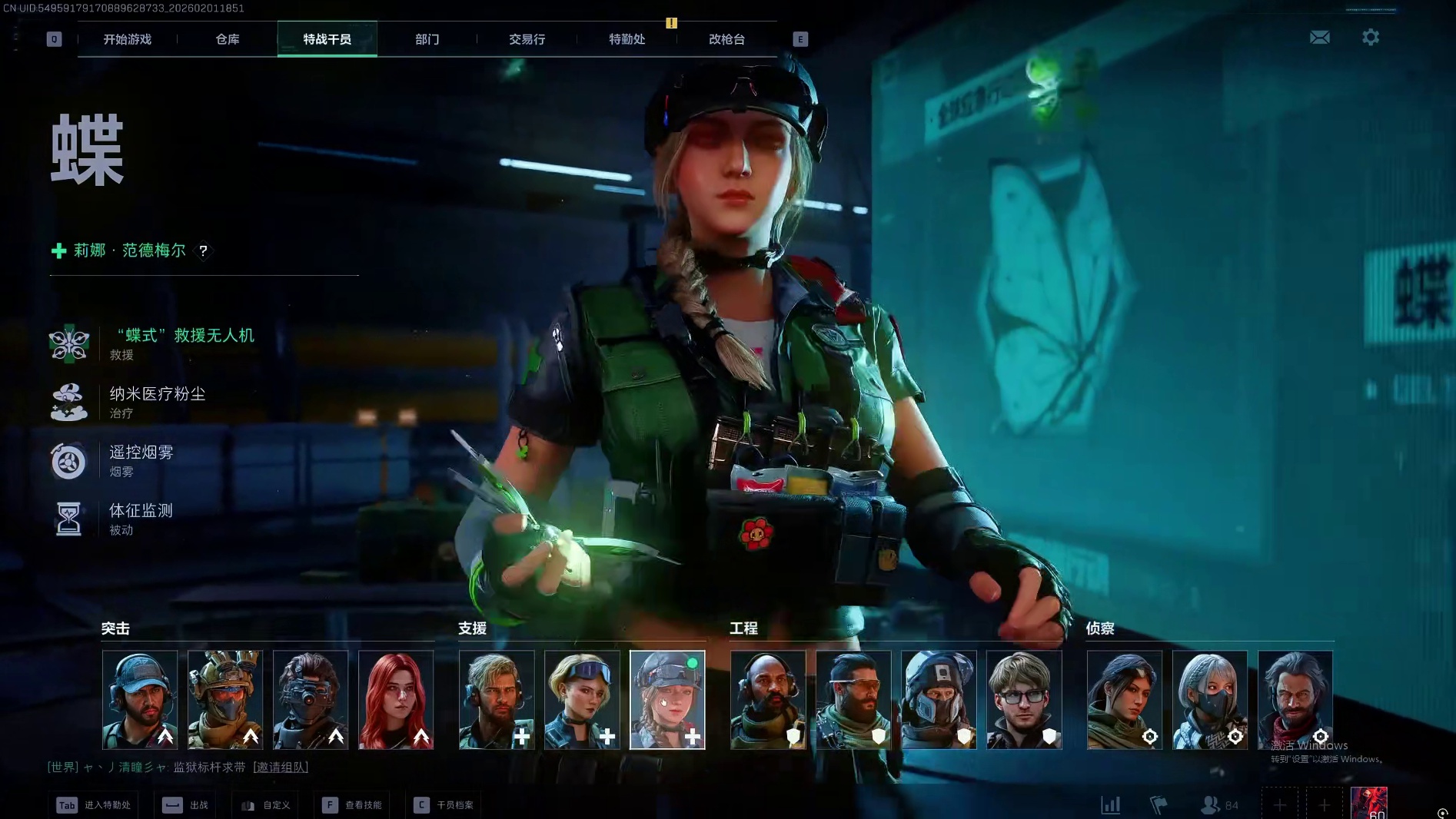Click the 邀请组队 link in world chat
1456x819 pixels.
click(x=281, y=768)
